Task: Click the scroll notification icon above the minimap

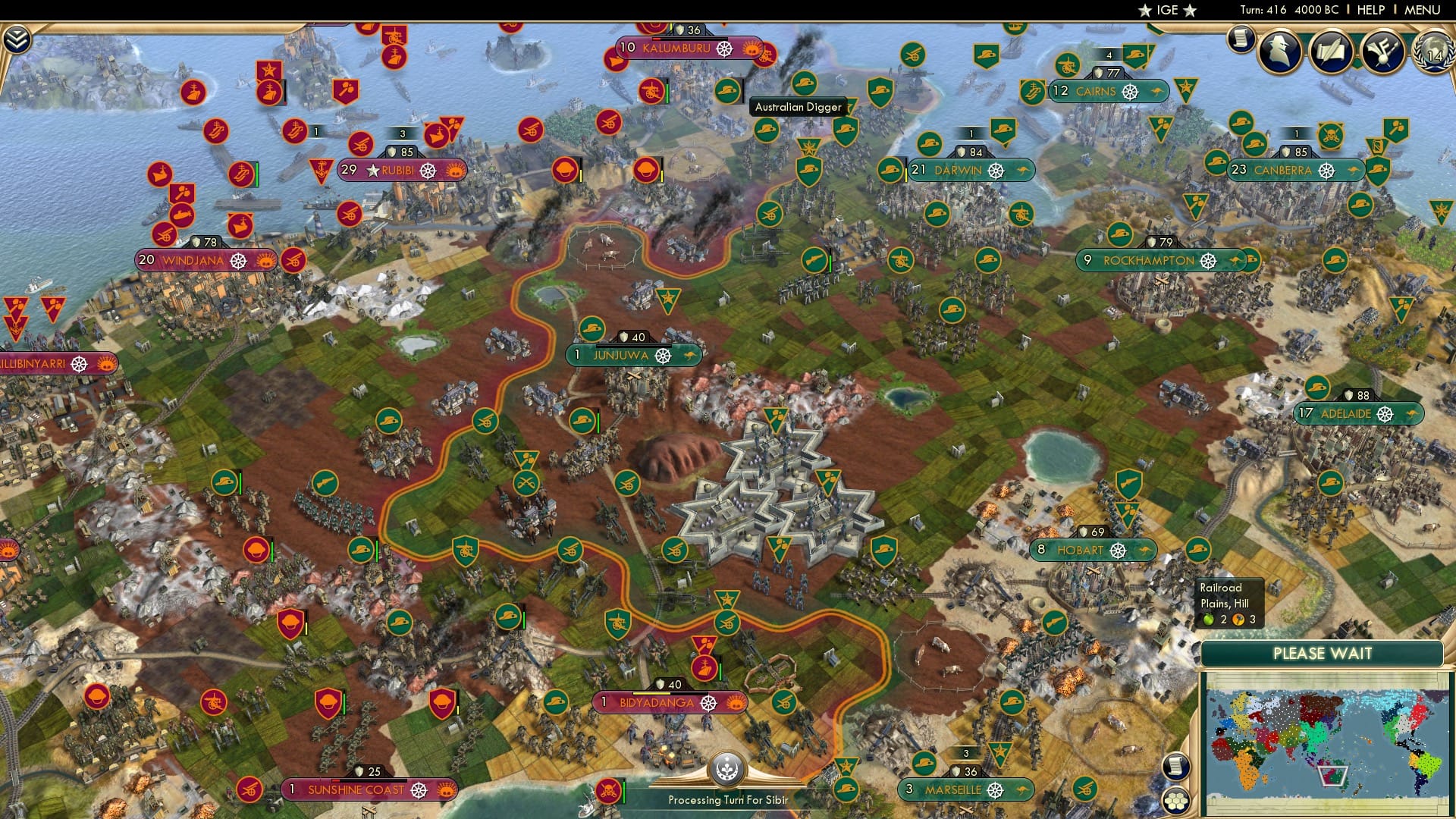Action: [x=1176, y=766]
